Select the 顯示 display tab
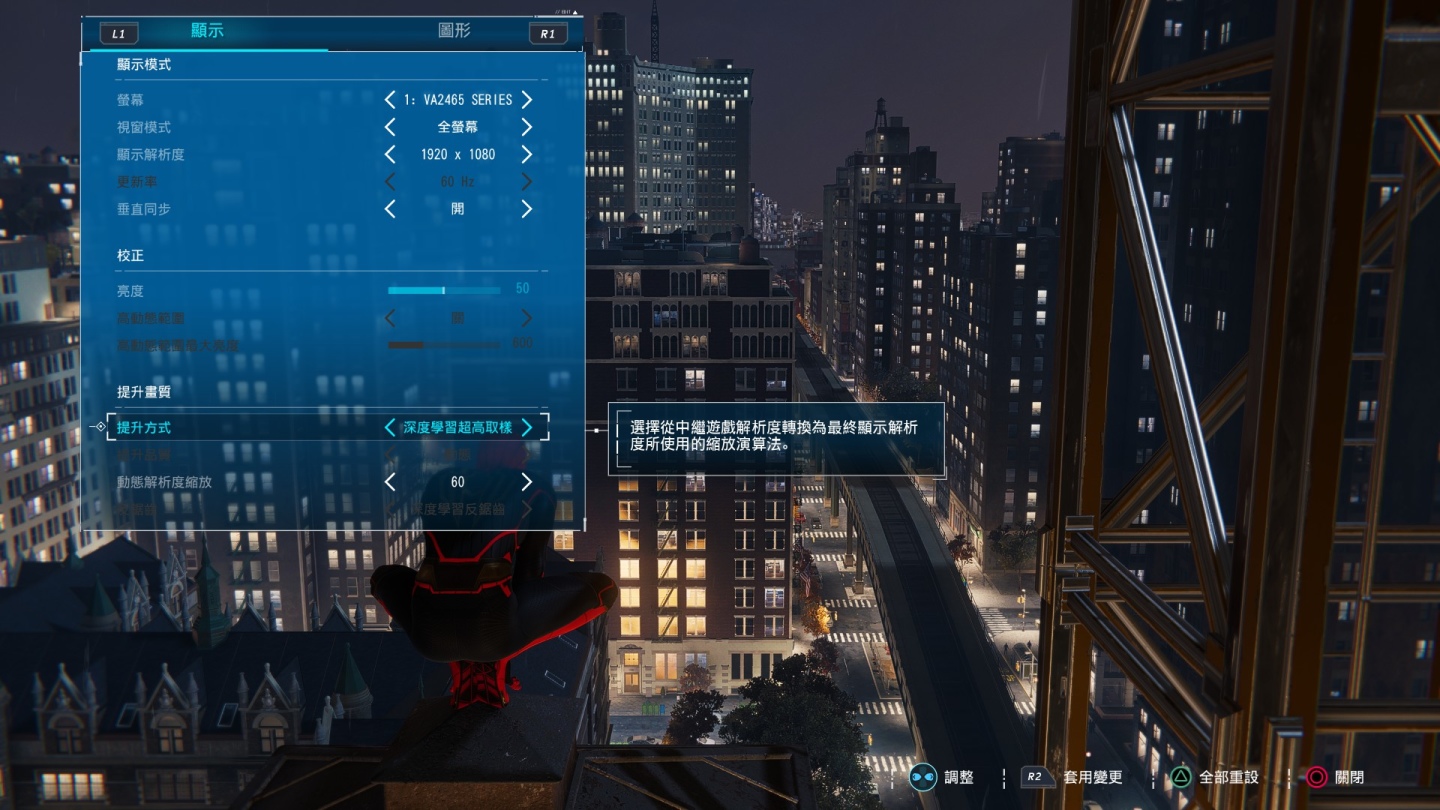The width and height of the screenshot is (1440, 810). (x=207, y=31)
